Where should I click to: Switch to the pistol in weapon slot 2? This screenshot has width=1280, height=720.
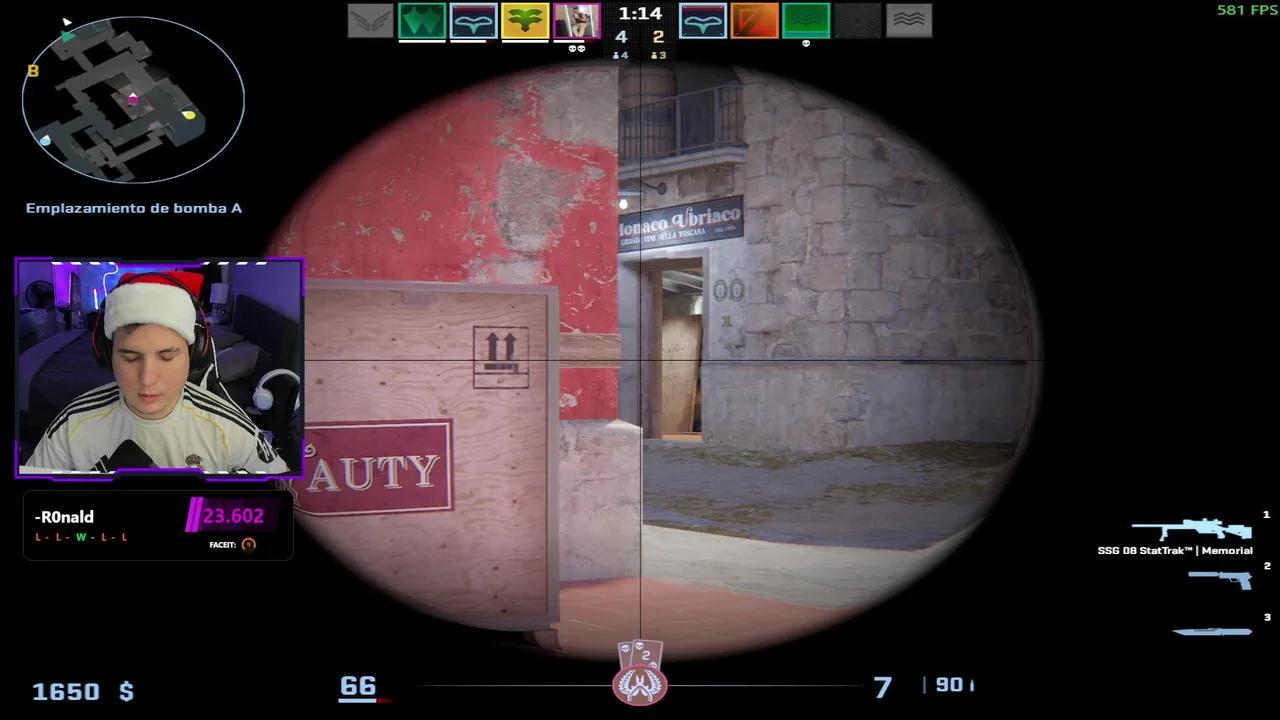(x=1220, y=580)
